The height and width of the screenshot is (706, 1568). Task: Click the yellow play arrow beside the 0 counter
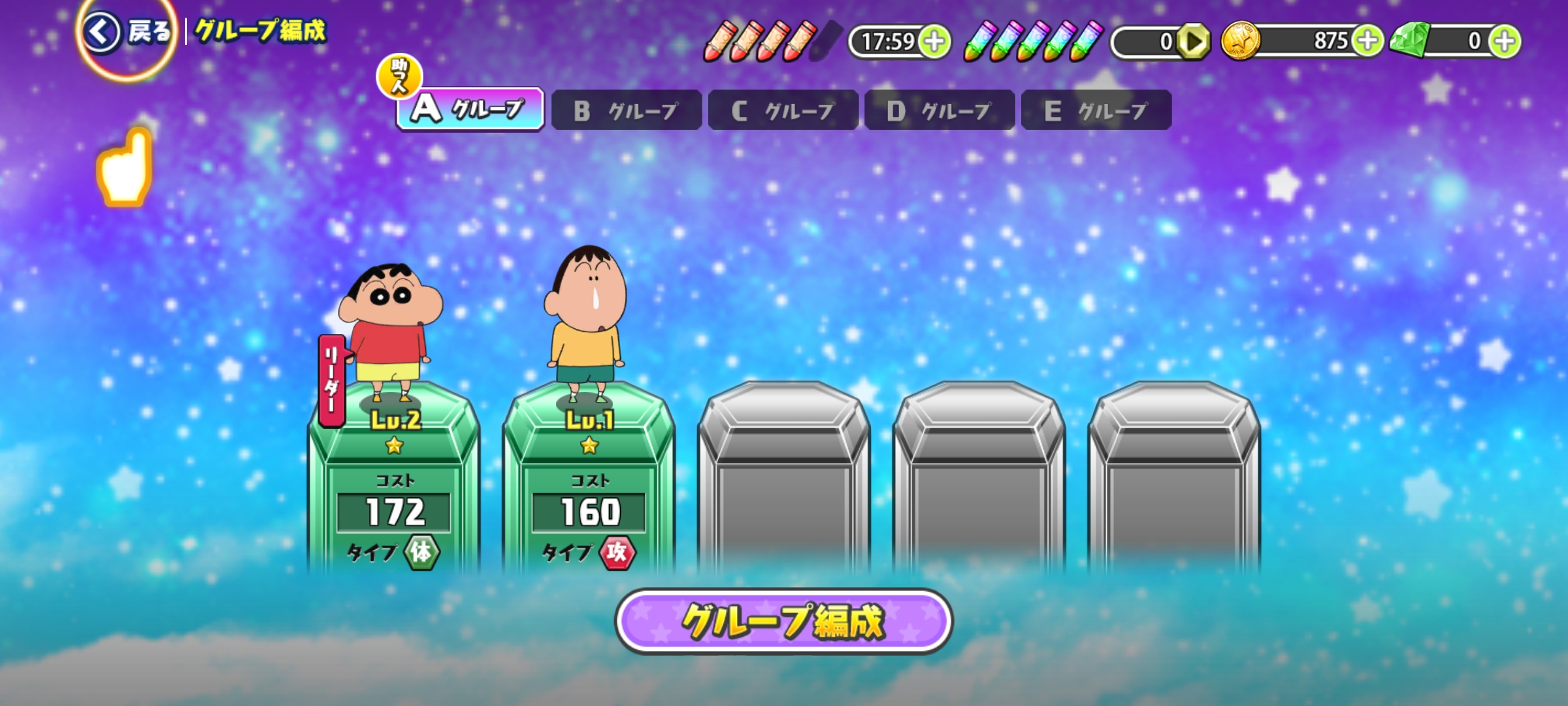click(x=1194, y=42)
